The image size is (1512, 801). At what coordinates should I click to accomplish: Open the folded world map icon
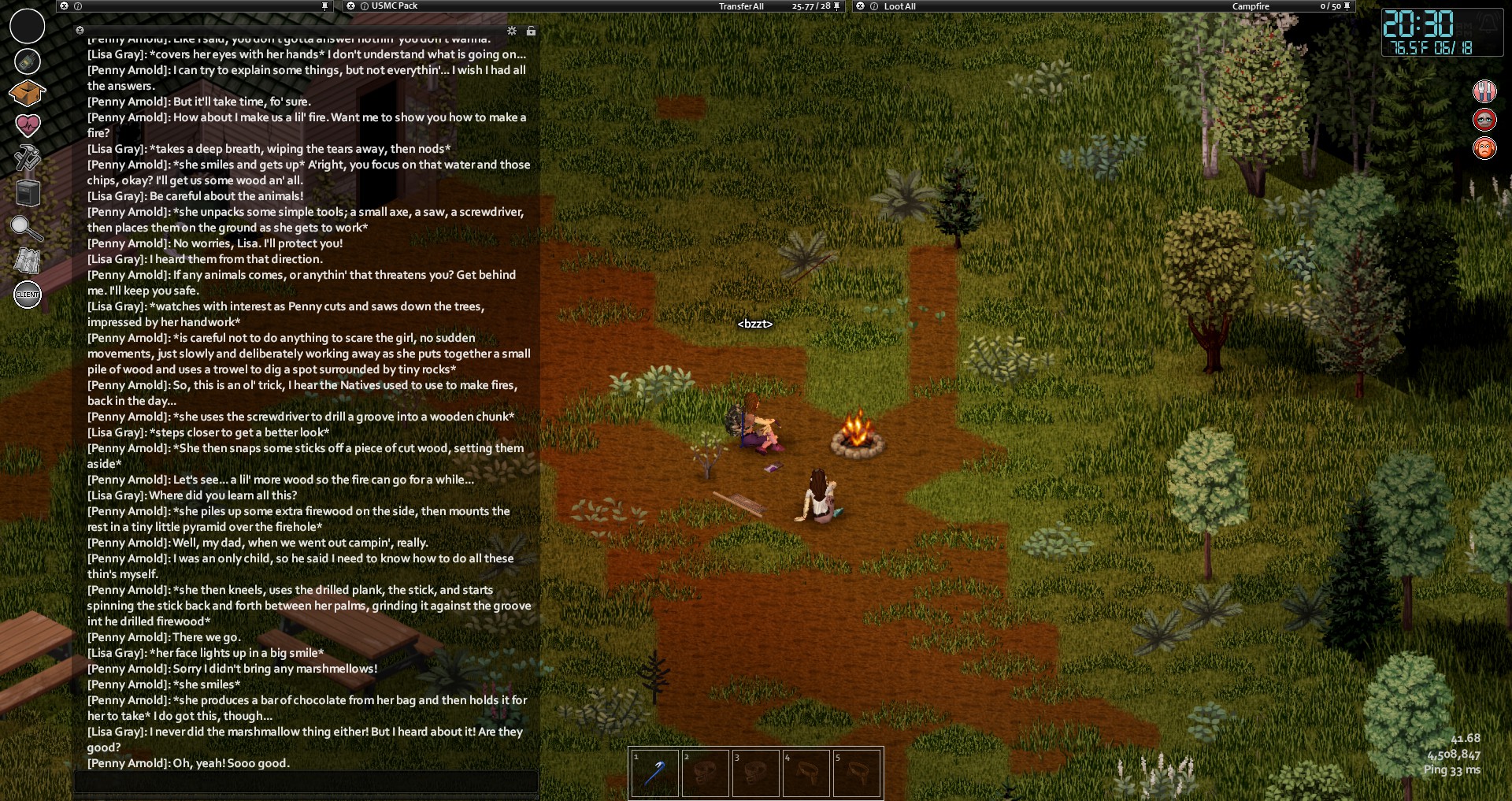click(x=27, y=261)
